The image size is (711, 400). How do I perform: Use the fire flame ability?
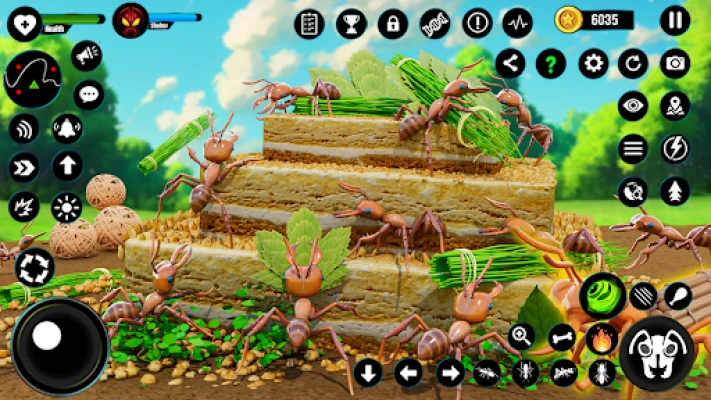click(601, 336)
